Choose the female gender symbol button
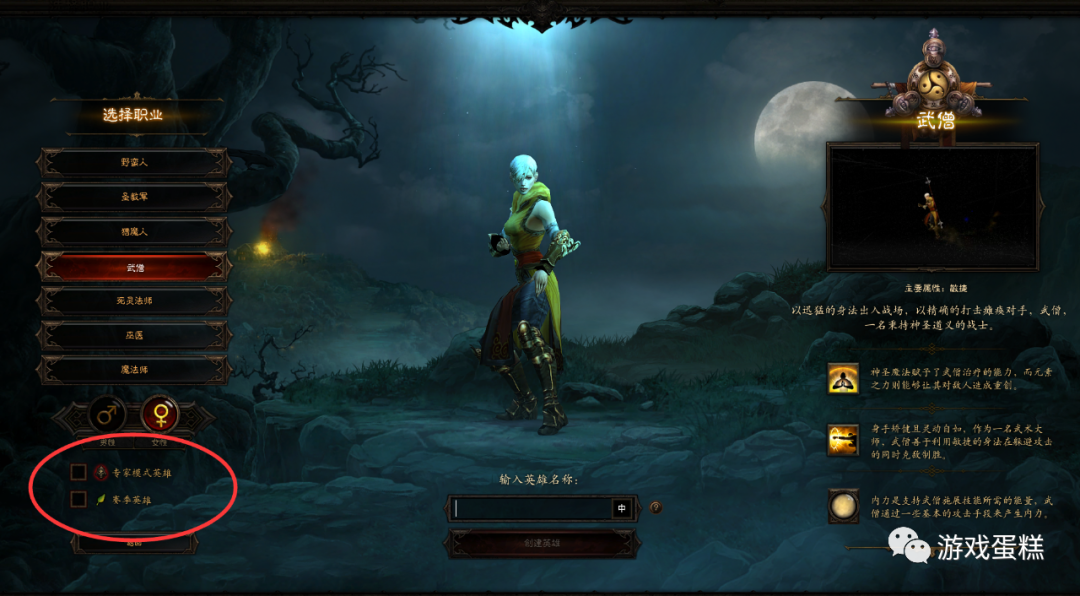 pos(159,413)
